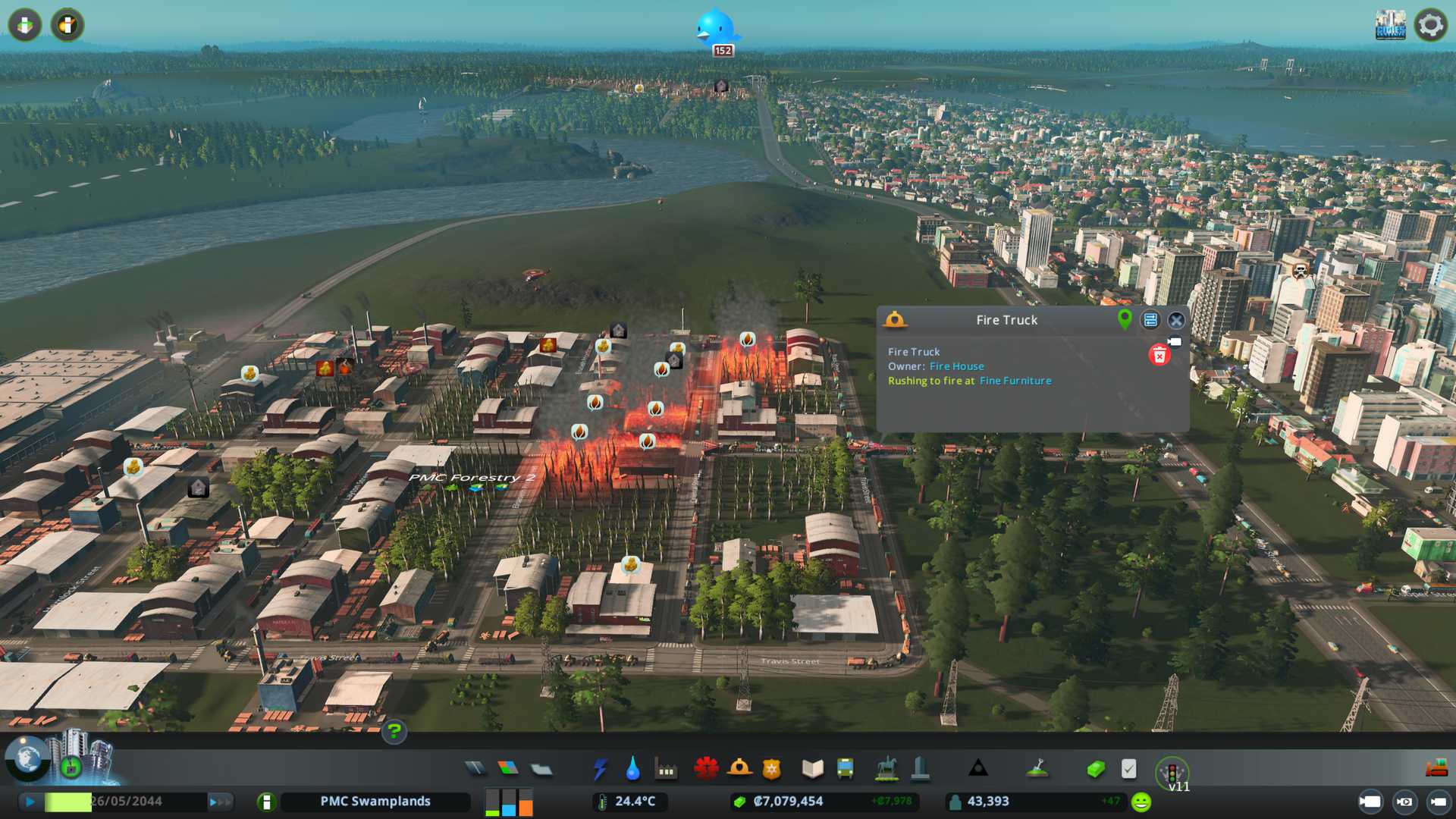Screen dimensions: 1456x819
Task: Change simulation speed with the triple-arrow button
Action: click(x=220, y=802)
